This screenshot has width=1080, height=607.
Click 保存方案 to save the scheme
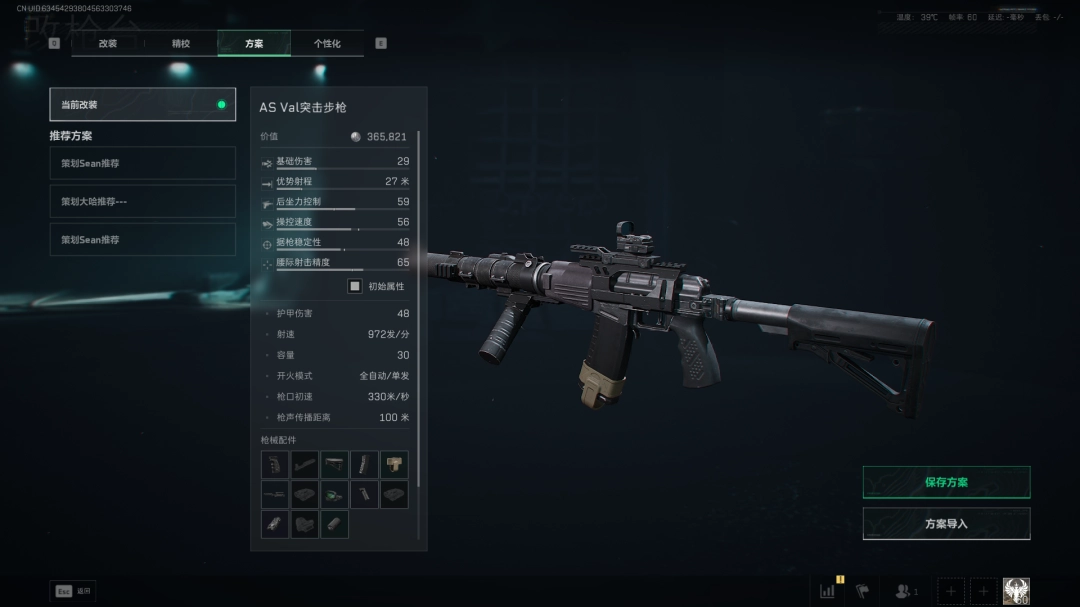[x=946, y=482]
